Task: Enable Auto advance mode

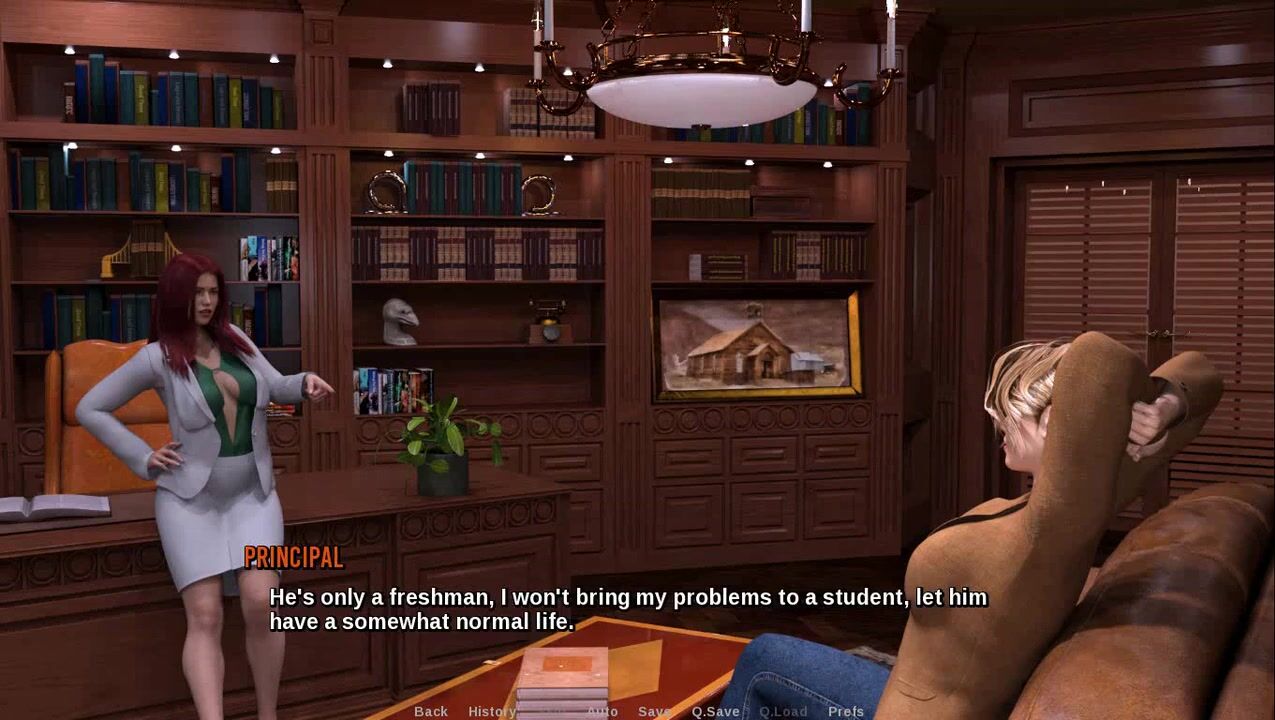Action: tap(602, 711)
